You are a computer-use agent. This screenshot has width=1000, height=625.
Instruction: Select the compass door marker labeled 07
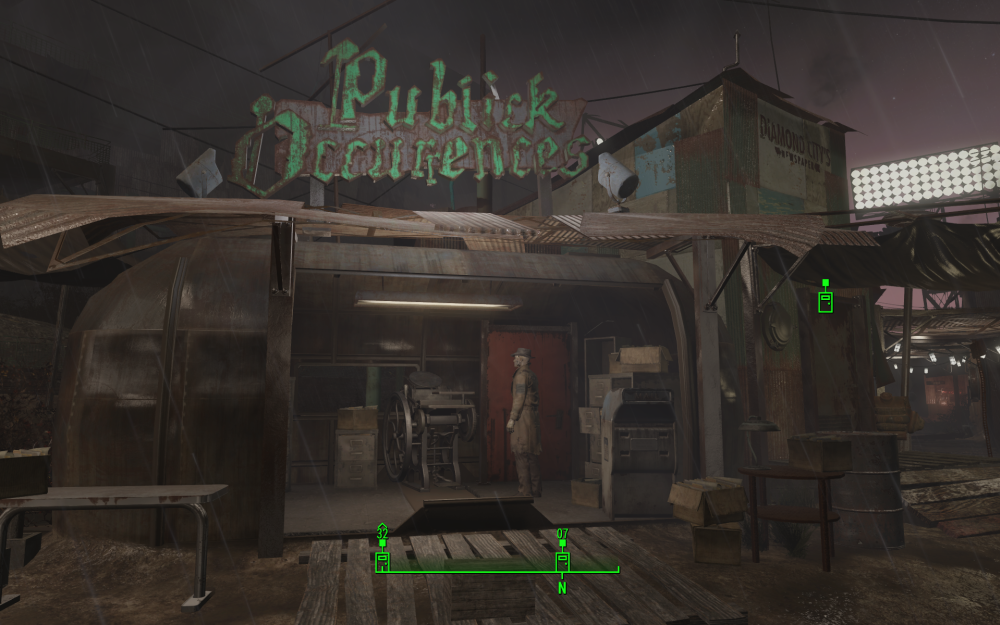tap(562, 560)
